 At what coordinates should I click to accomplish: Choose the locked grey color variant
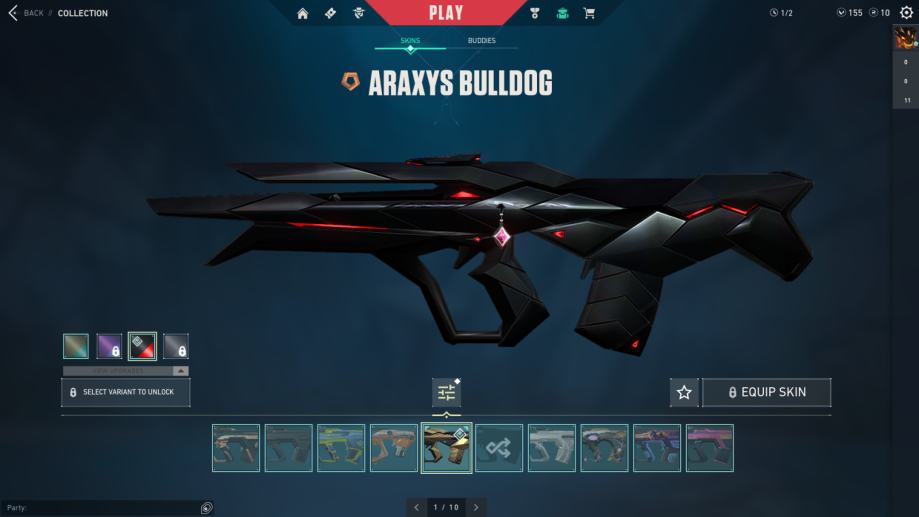176,346
